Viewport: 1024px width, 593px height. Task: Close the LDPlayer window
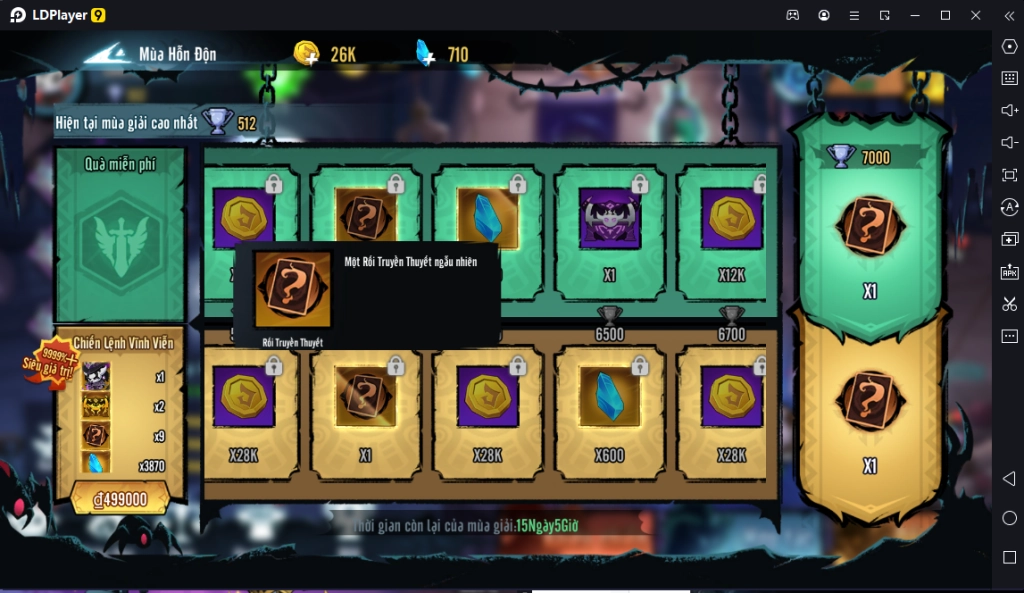(x=975, y=15)
